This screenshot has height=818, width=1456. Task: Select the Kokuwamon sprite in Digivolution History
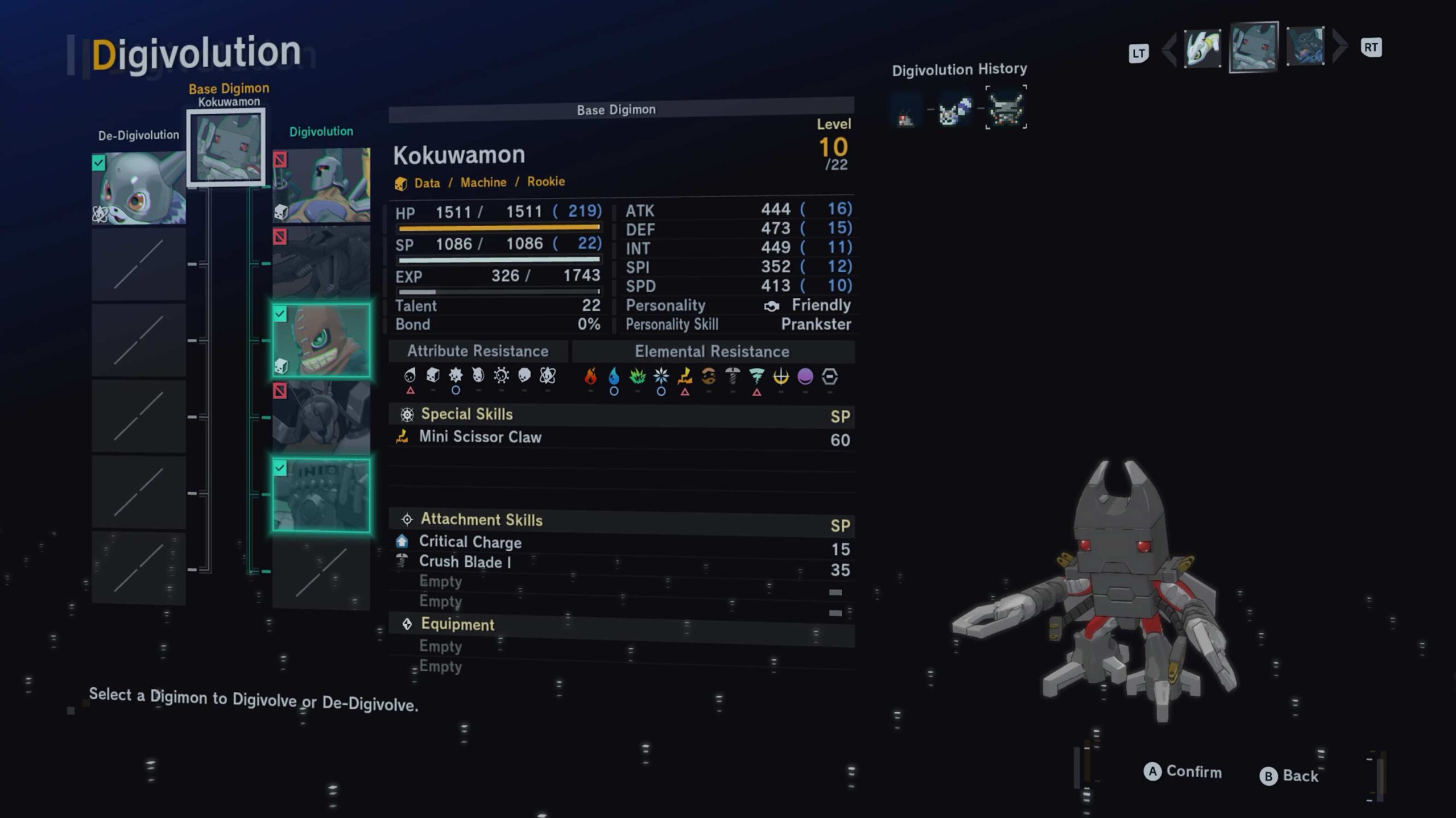[1006, 107]
